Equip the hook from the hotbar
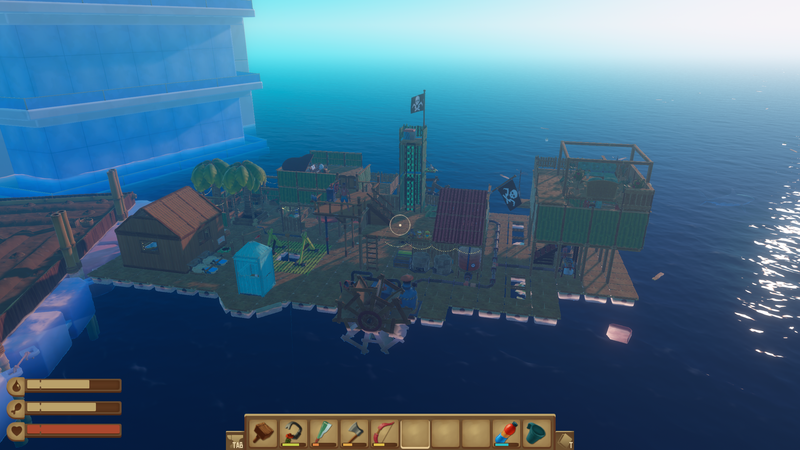Image resolution: width=800 pixels, height=450 pixels. click(x=293, y=432)
